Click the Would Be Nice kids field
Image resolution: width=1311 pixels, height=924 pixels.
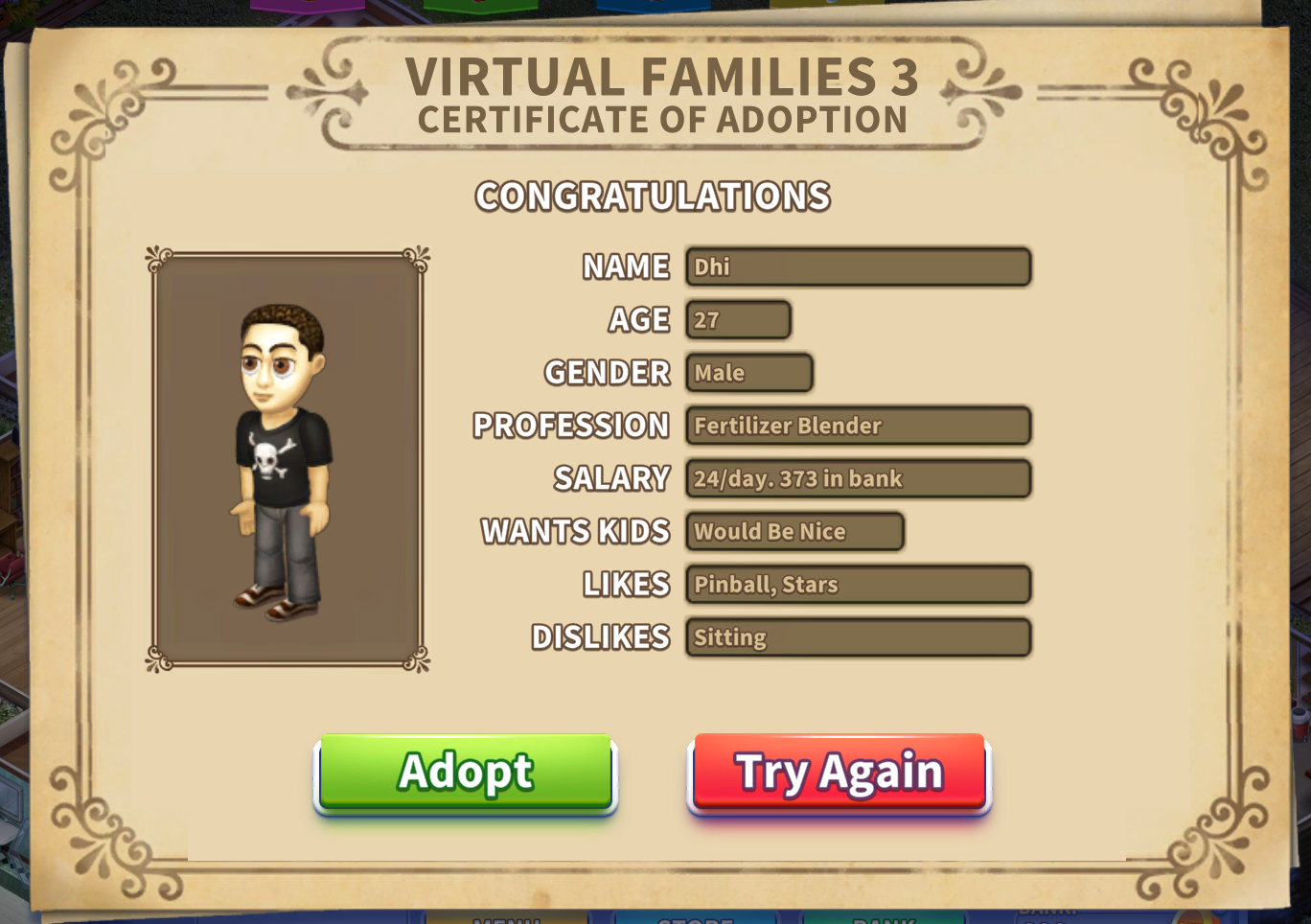point(793,531)
